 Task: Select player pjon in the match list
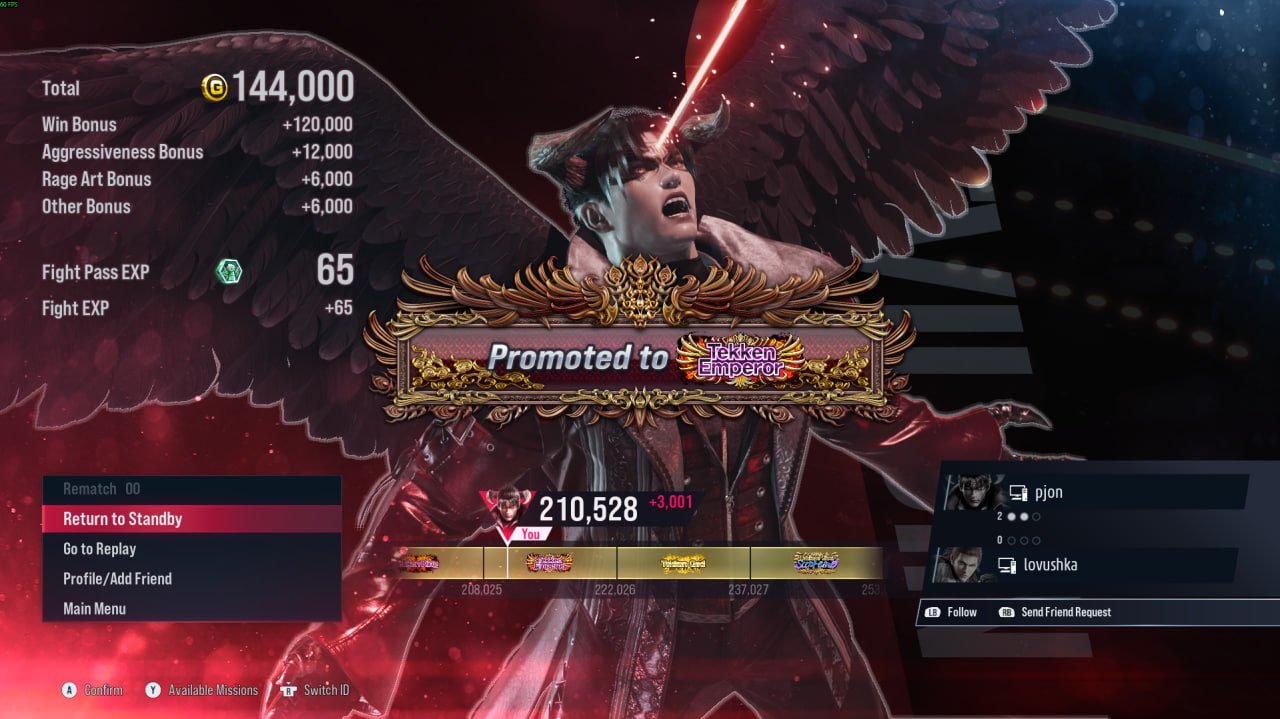pyautogui.click(x=1095, y=492)
